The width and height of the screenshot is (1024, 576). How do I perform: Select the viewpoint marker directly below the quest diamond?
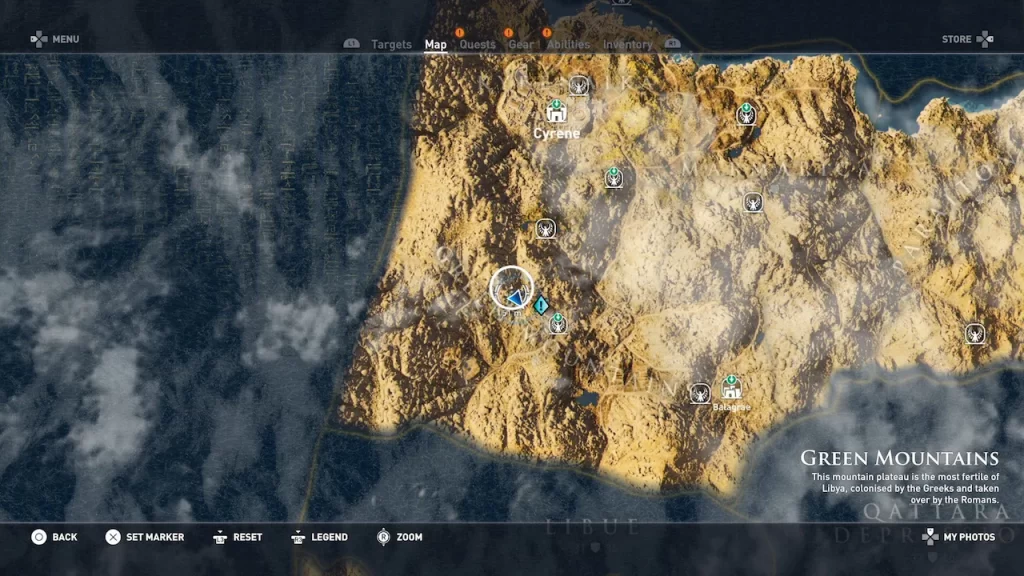[x=558, y=323]
